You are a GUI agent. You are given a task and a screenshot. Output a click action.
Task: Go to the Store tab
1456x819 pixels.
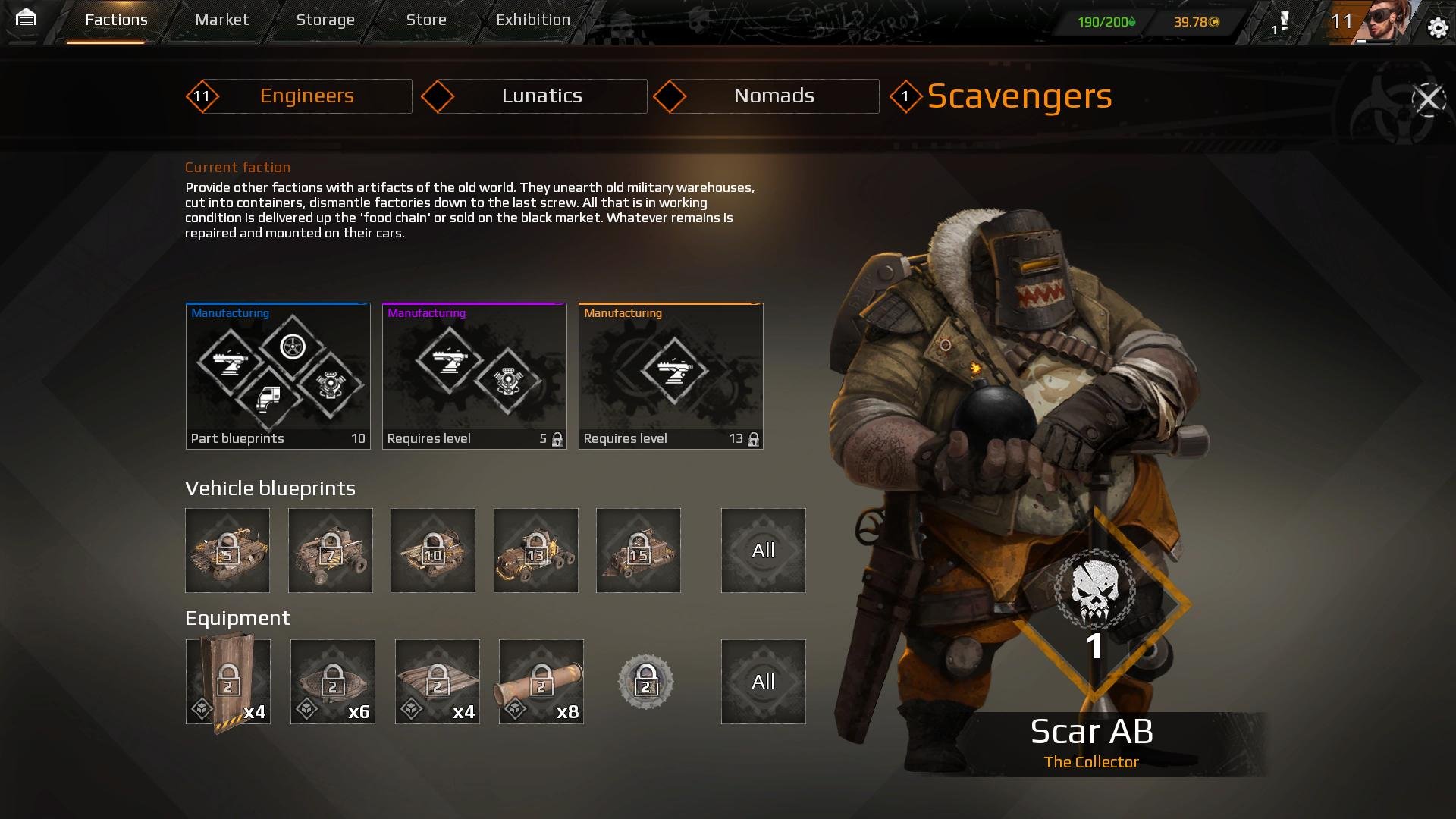coord(426,20)
